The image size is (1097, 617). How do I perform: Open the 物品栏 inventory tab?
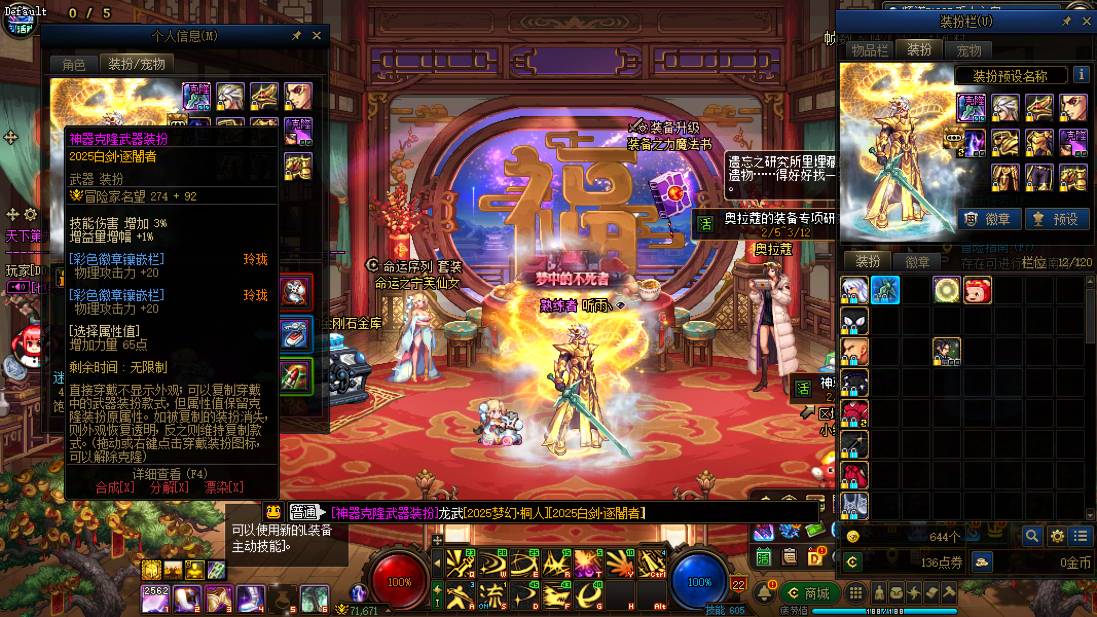point(869,49)
